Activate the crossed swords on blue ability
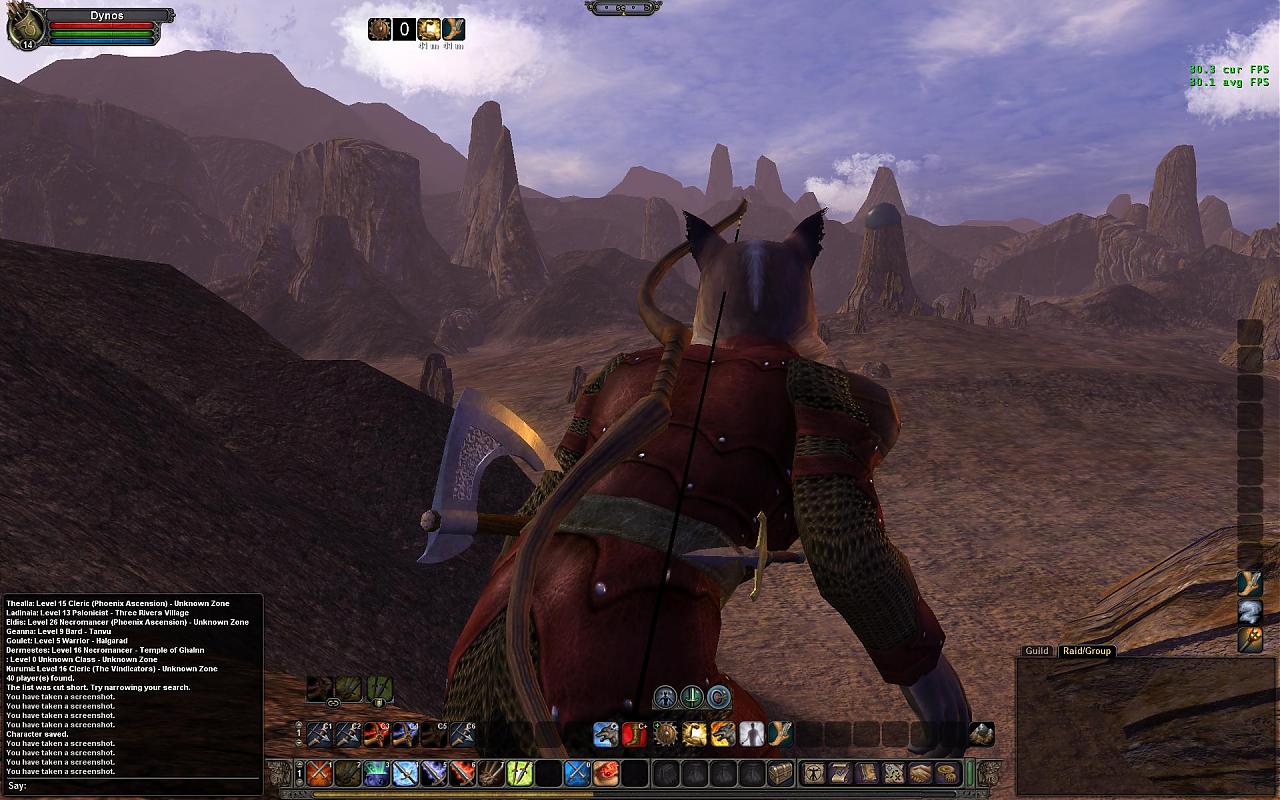 click(x=577, y=773)
